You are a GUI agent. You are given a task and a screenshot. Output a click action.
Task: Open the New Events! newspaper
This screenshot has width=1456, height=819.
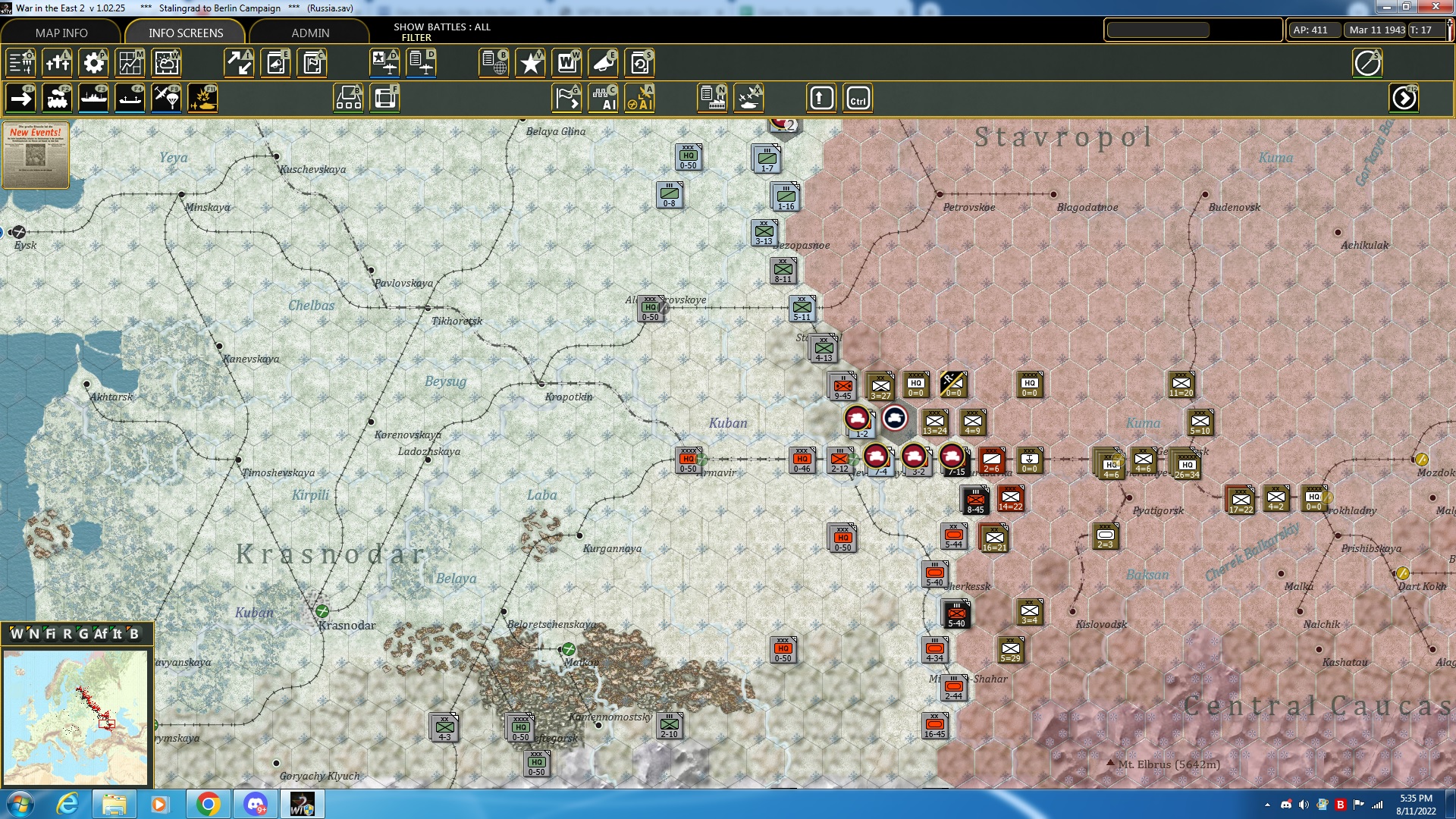(x=35, y=155)
